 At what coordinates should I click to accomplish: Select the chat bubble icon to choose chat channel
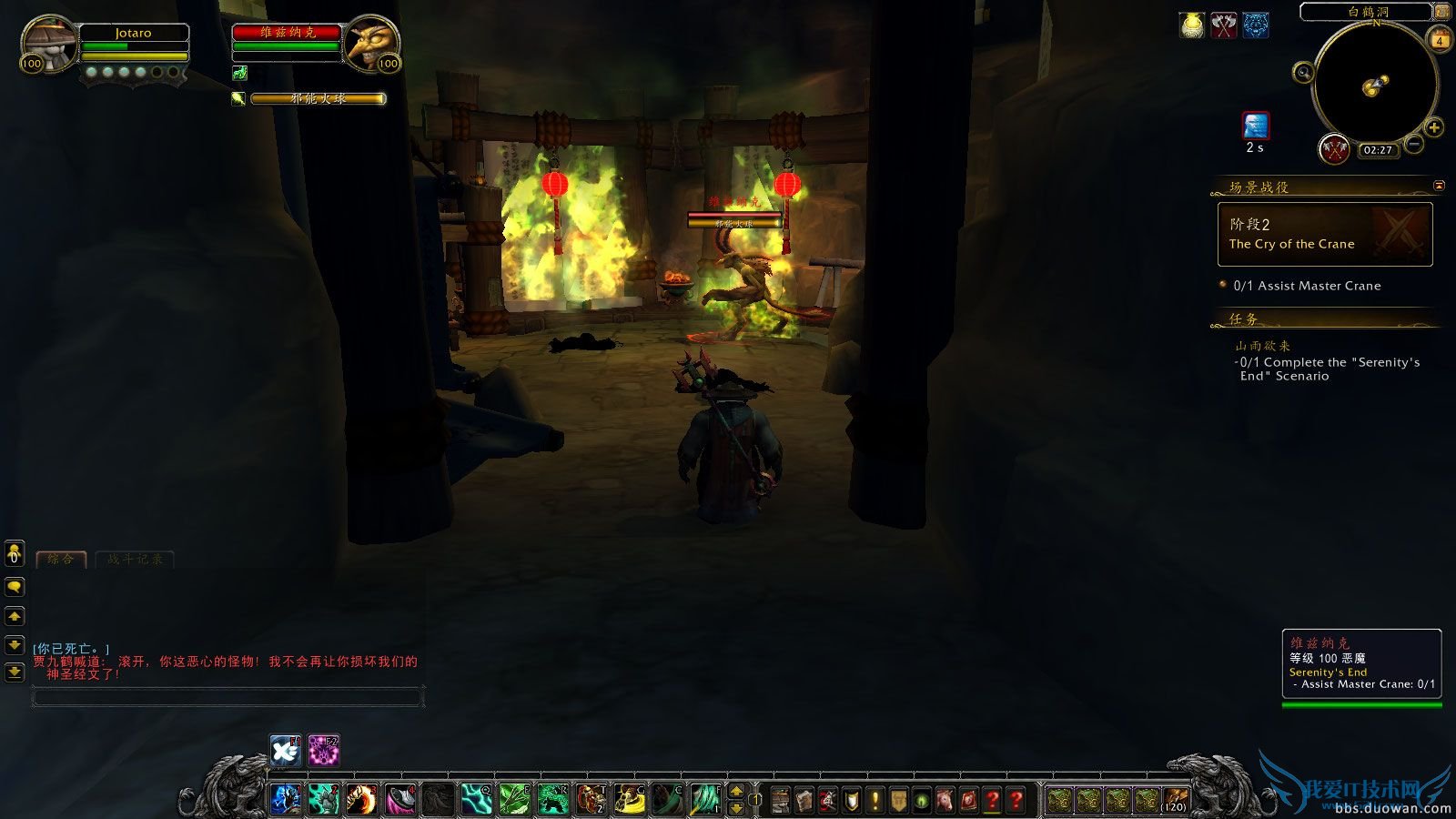tap(15, 585)
